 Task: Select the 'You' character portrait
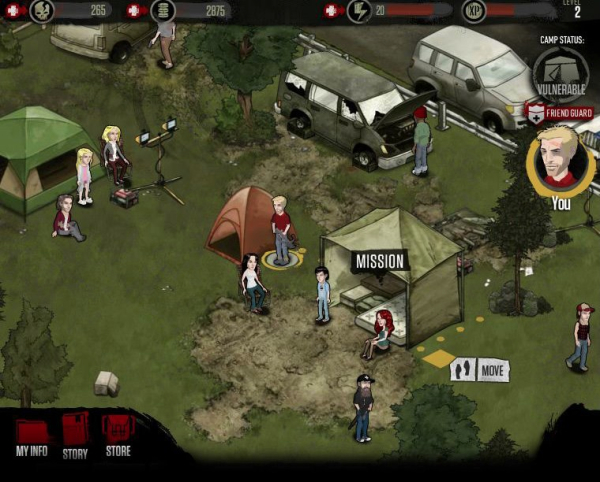560,160
